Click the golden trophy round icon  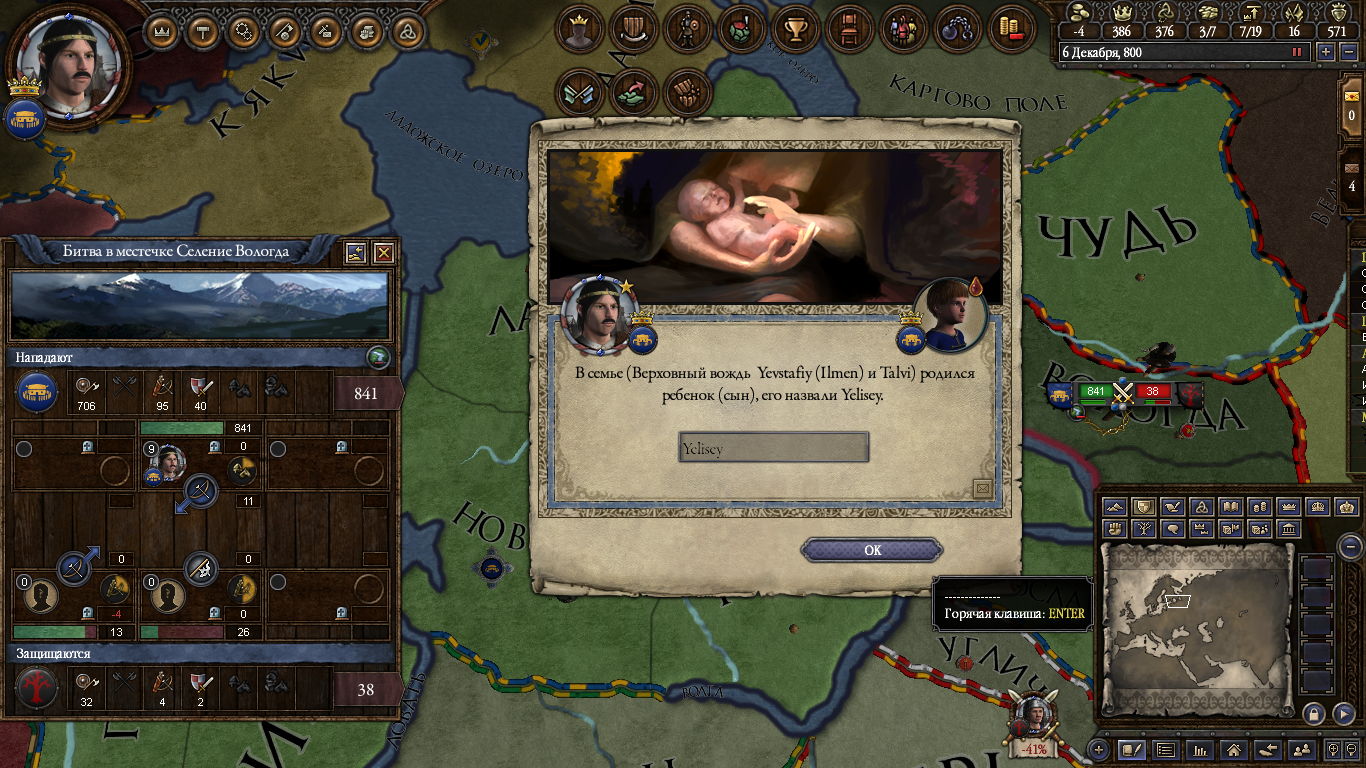795,30
